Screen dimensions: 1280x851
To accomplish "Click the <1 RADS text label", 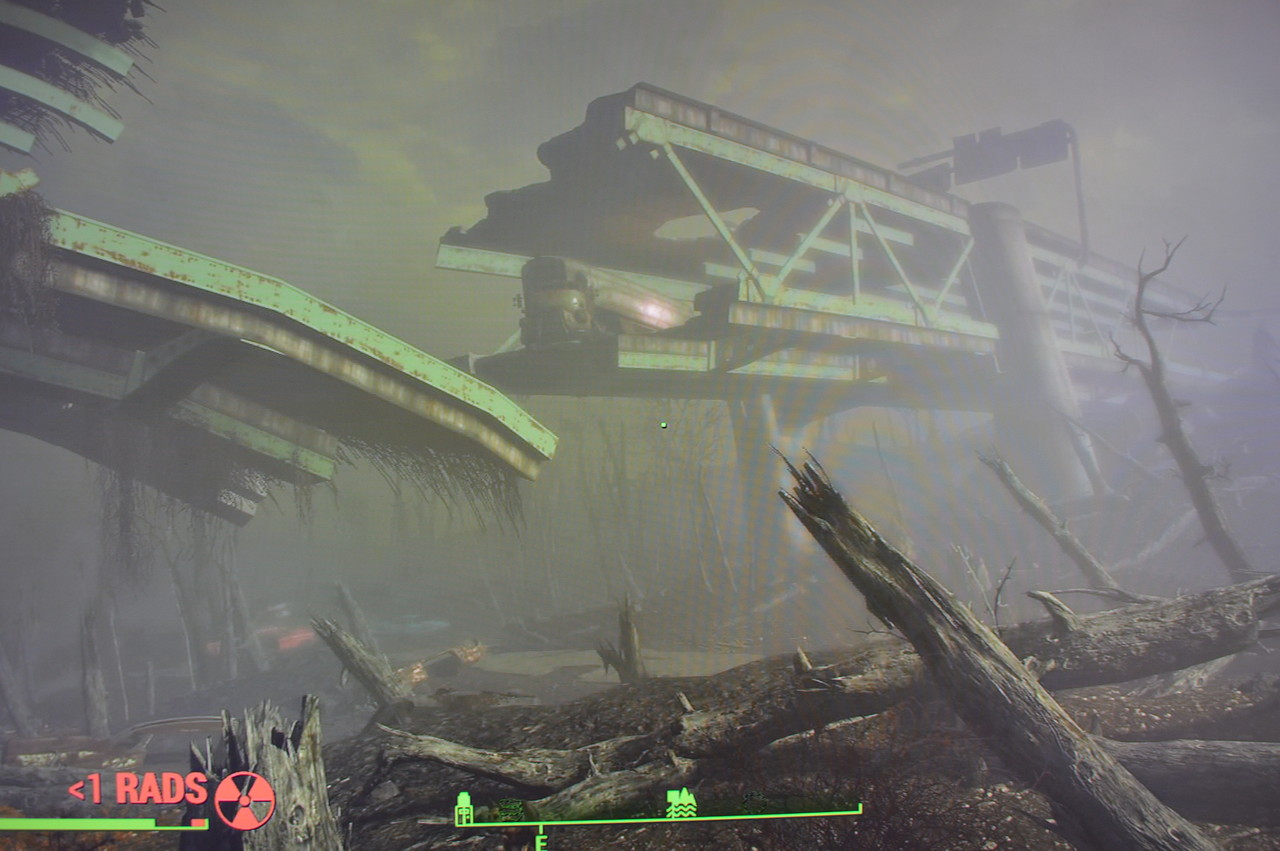I will point(136,788).
